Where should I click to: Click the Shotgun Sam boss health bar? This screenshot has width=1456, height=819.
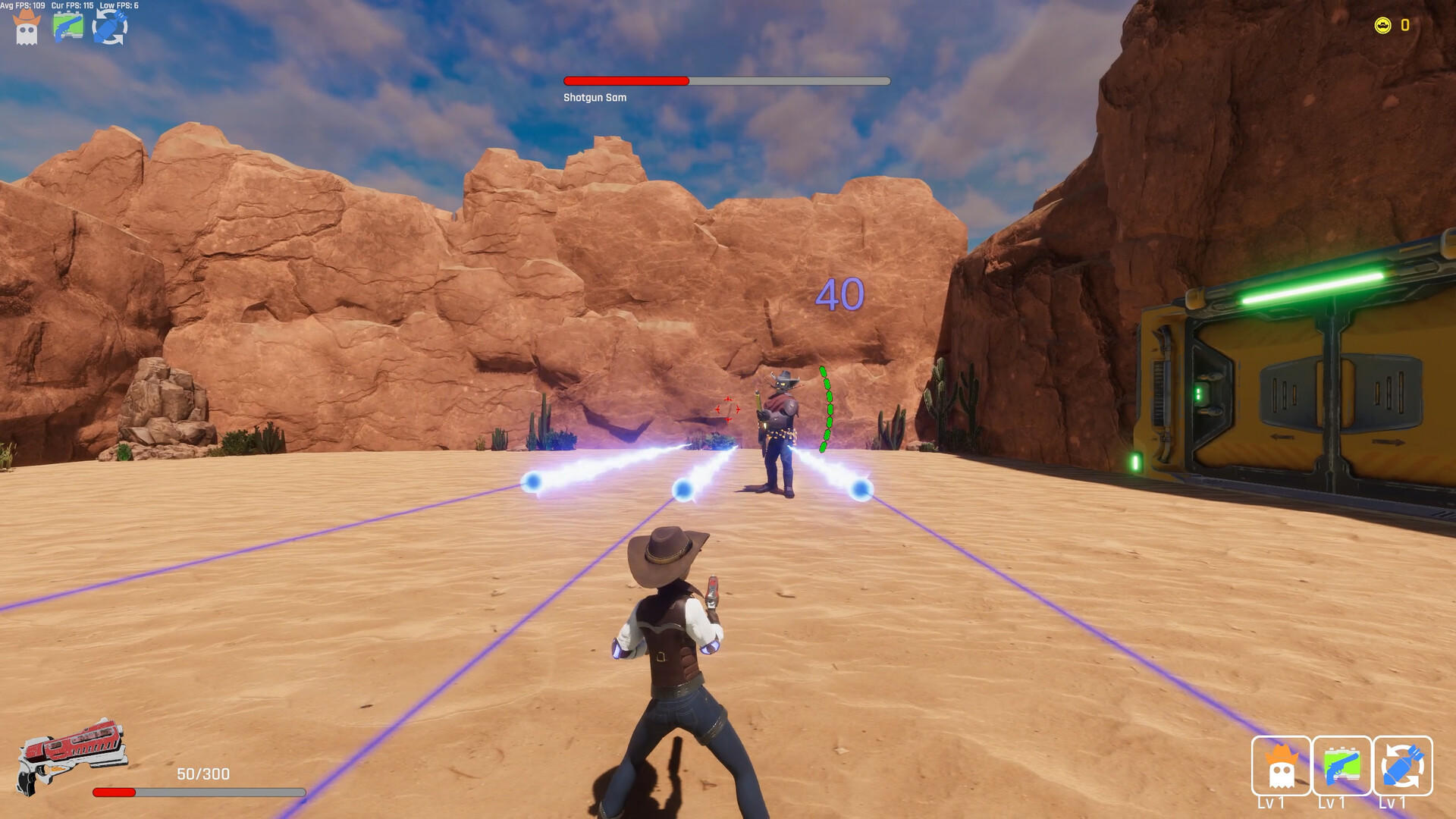724,80
